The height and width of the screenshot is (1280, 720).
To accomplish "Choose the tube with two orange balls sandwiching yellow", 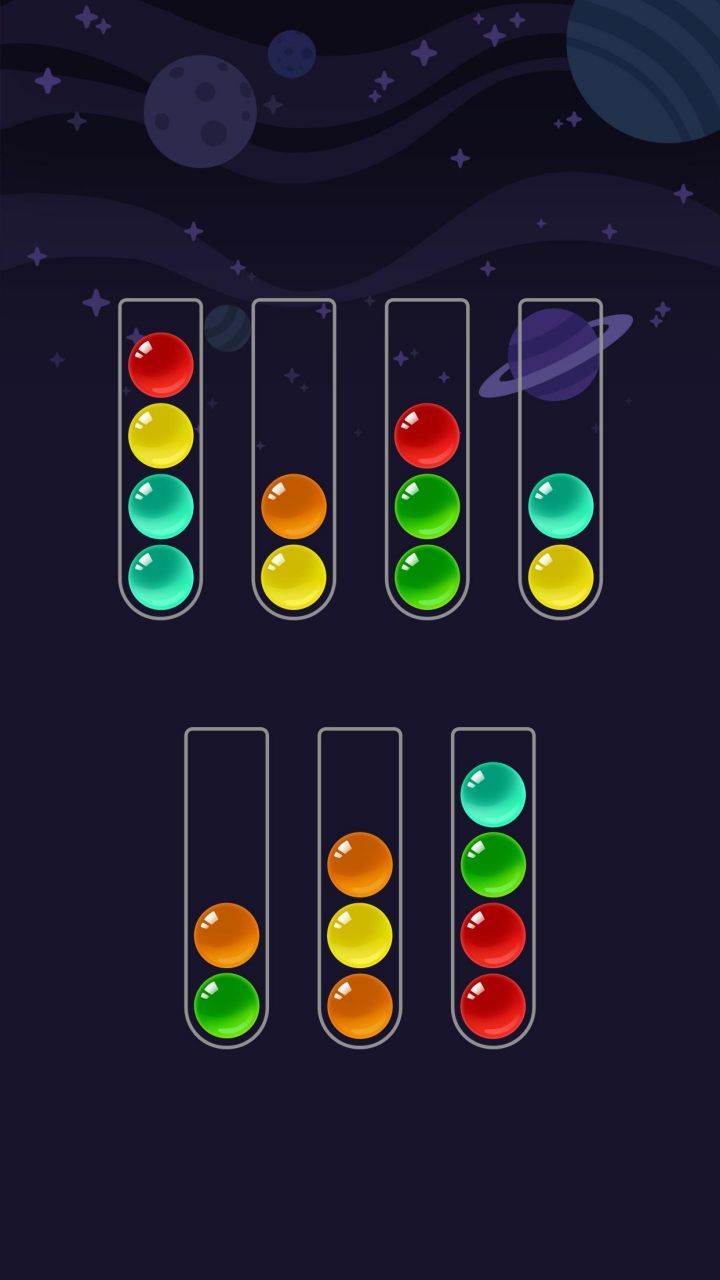I will (x=360, y=888).
